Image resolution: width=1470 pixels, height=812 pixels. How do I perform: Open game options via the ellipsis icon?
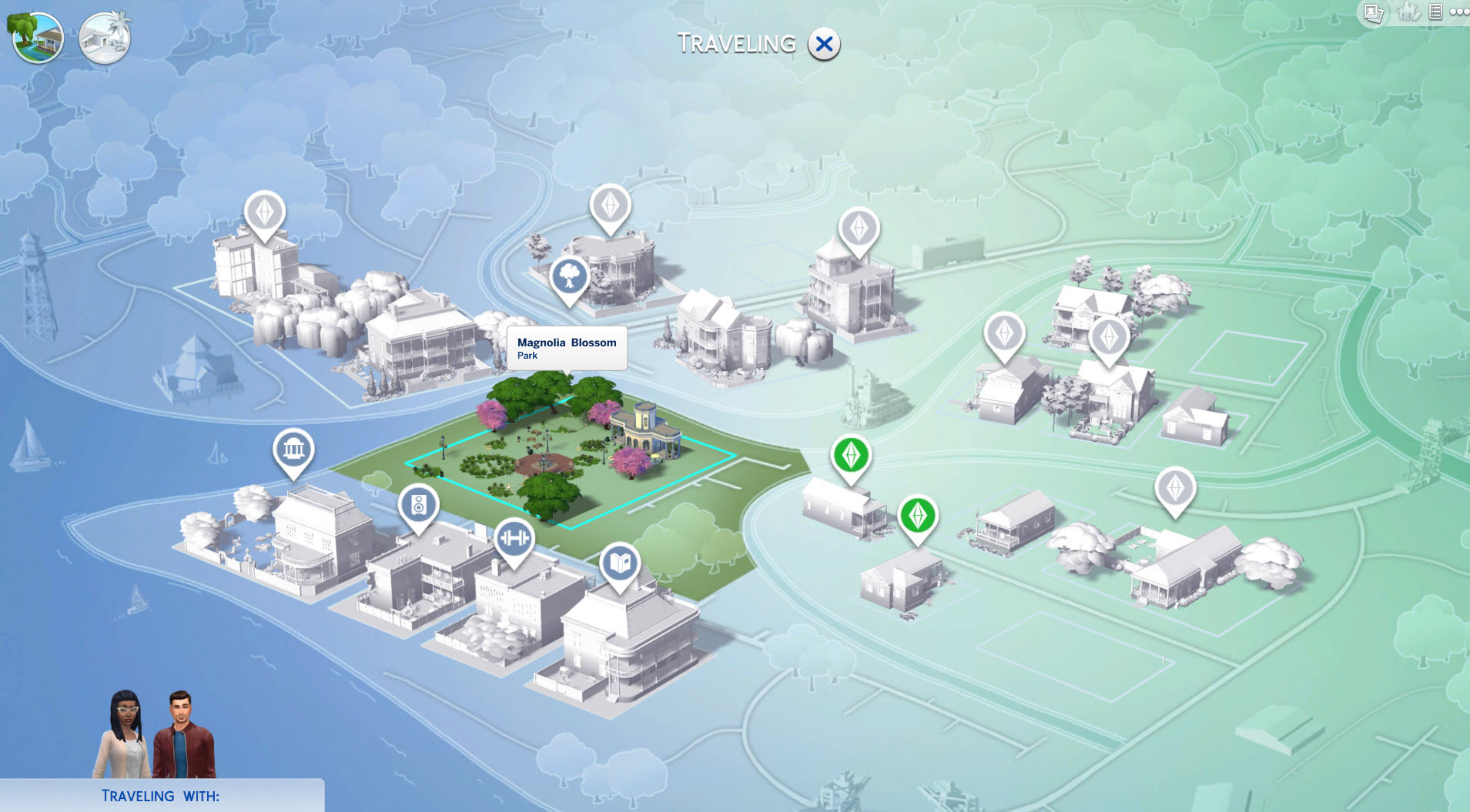click(x=1460, y=12)
